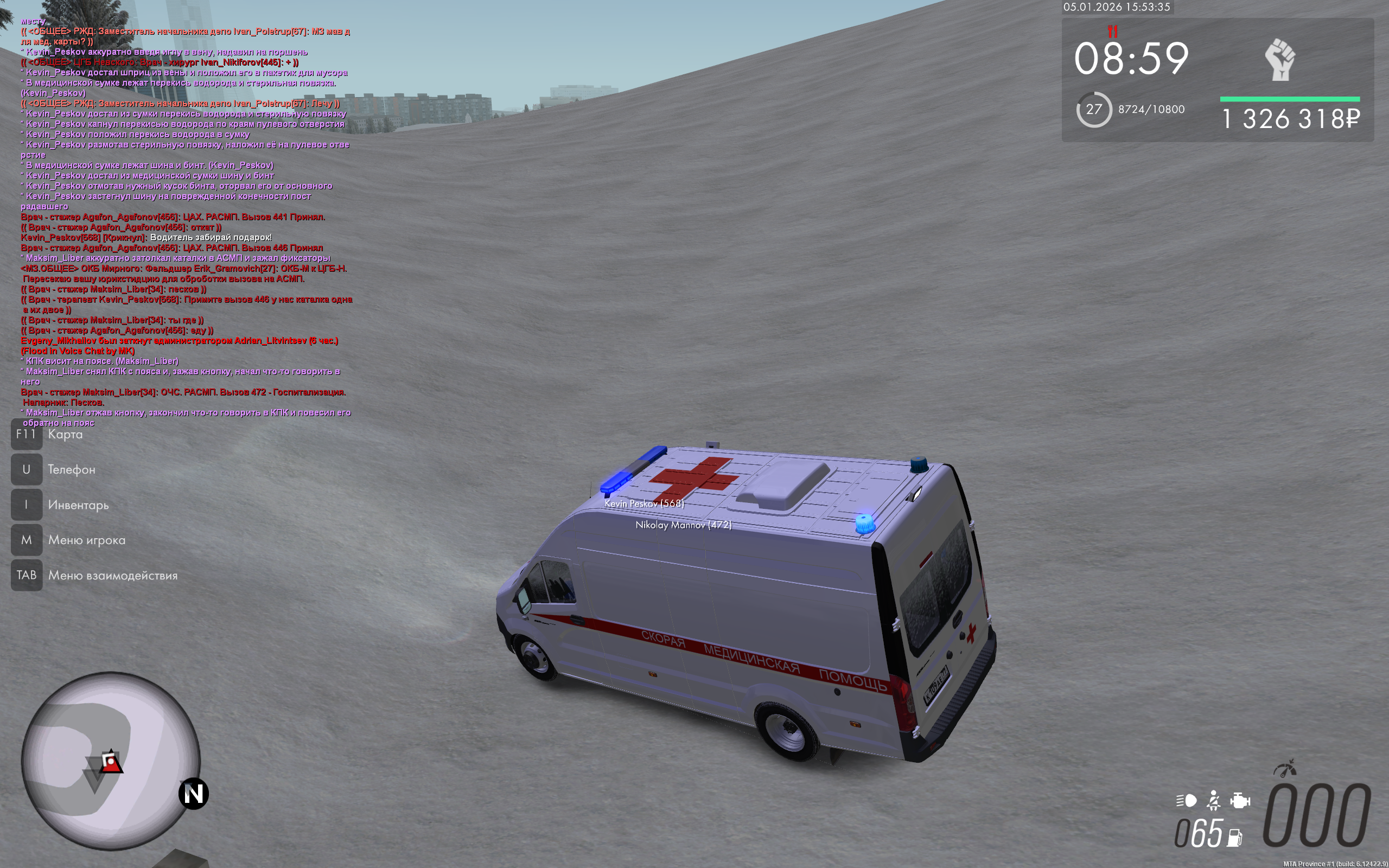
Task: Click the fuel pump icon
Action: 1234,838
